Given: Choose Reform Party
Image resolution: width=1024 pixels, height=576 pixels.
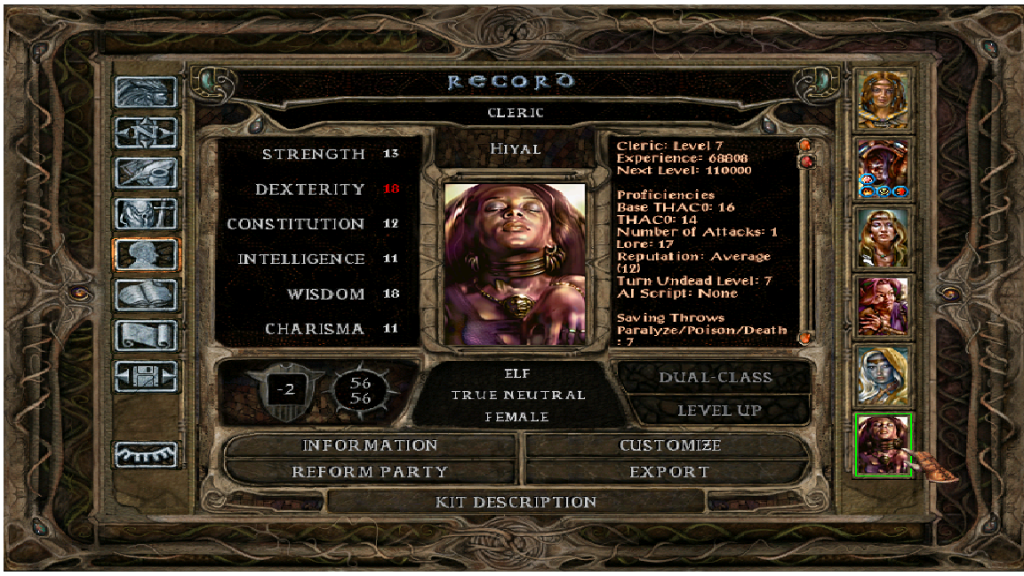Looking at the screenshot, I should tap(370, 471).
